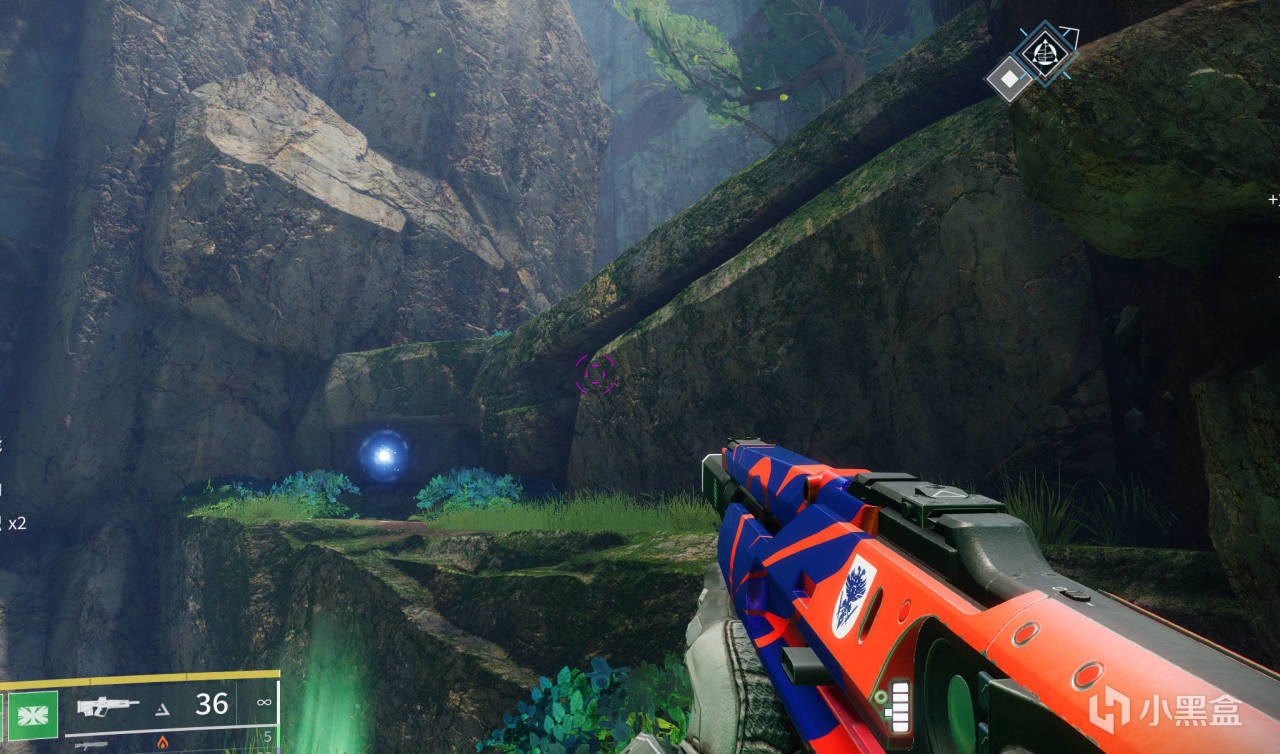The width and height of the screenshot is (1280, 754).
Task: Click the blue-framed quest objective marker
Action: 1046,49
